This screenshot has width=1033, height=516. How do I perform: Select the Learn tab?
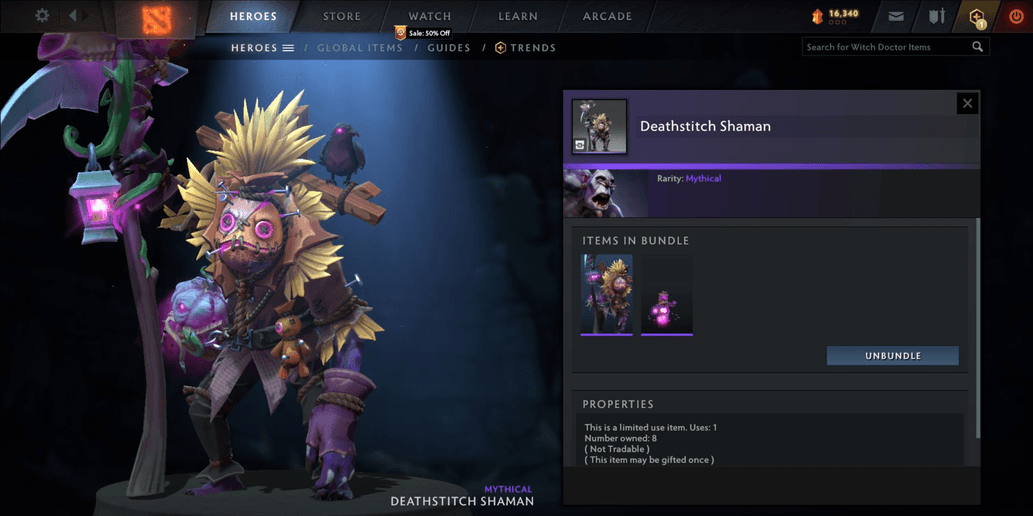coord(518,17)
